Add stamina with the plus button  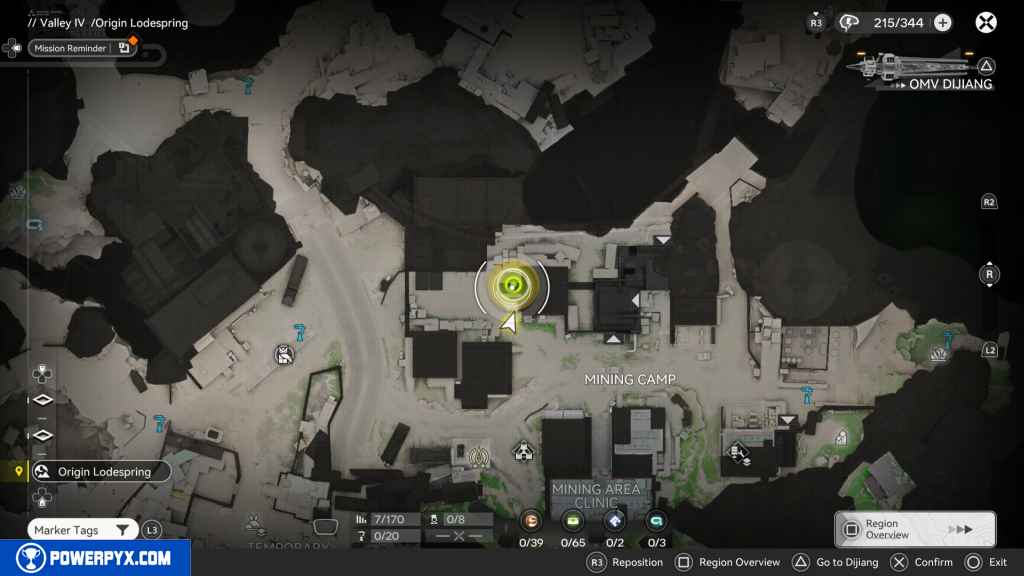tap(942, 22)
